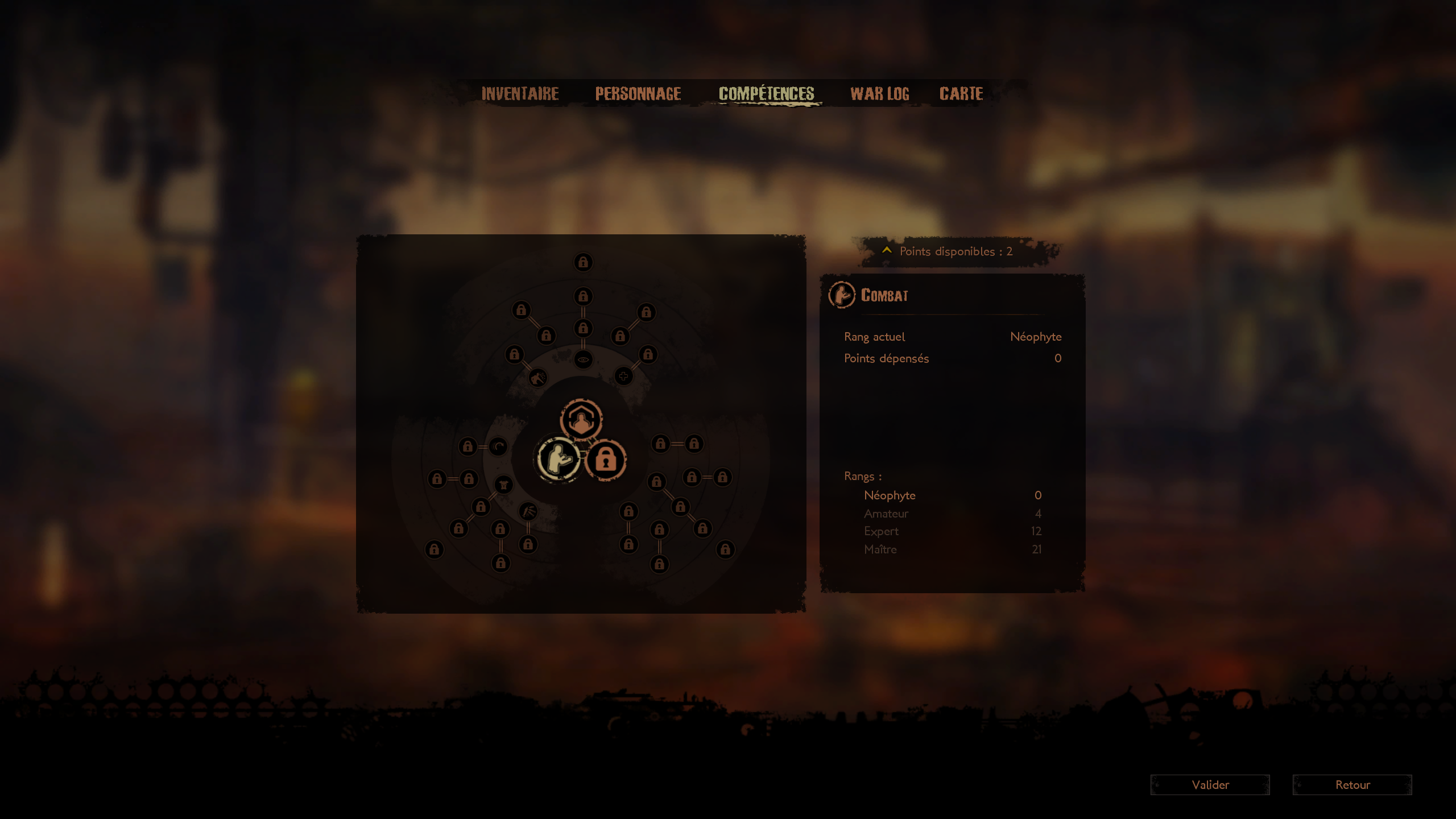1456x819 pixels.
Task: Click the locked node at tree's top
Action: tap(583, 262)
